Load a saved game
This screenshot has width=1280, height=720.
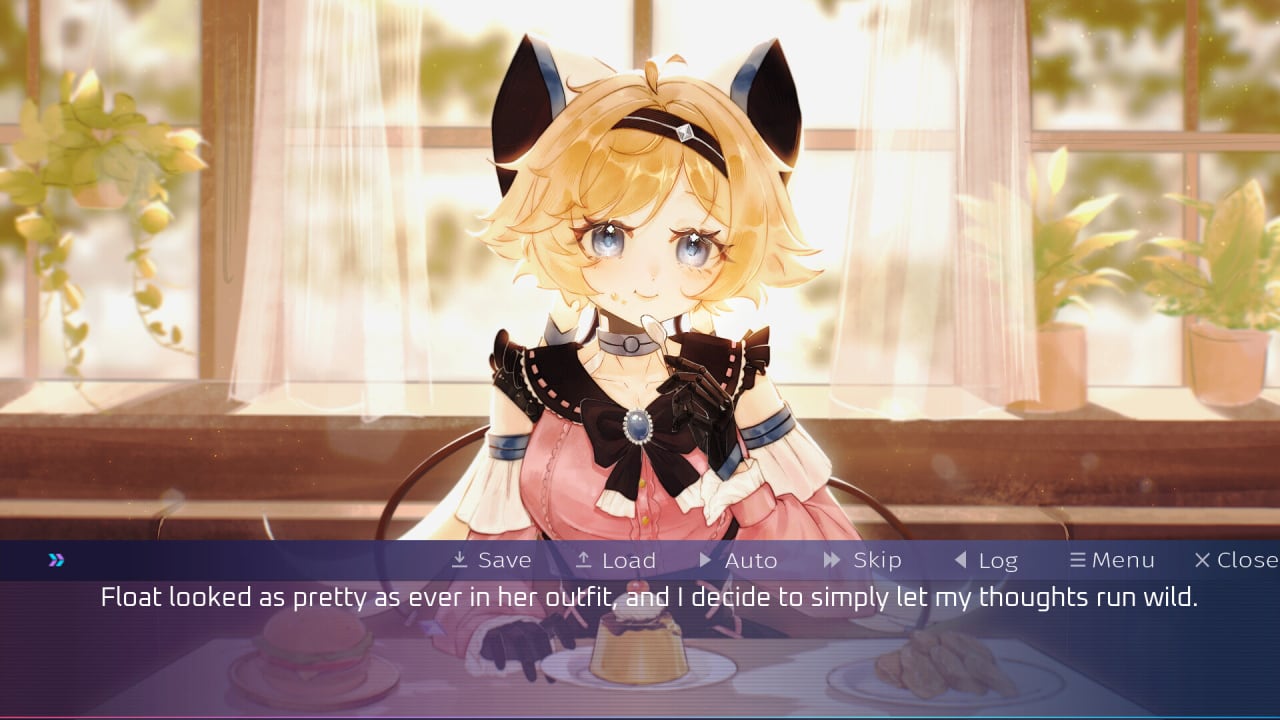(x=616, y=560)
